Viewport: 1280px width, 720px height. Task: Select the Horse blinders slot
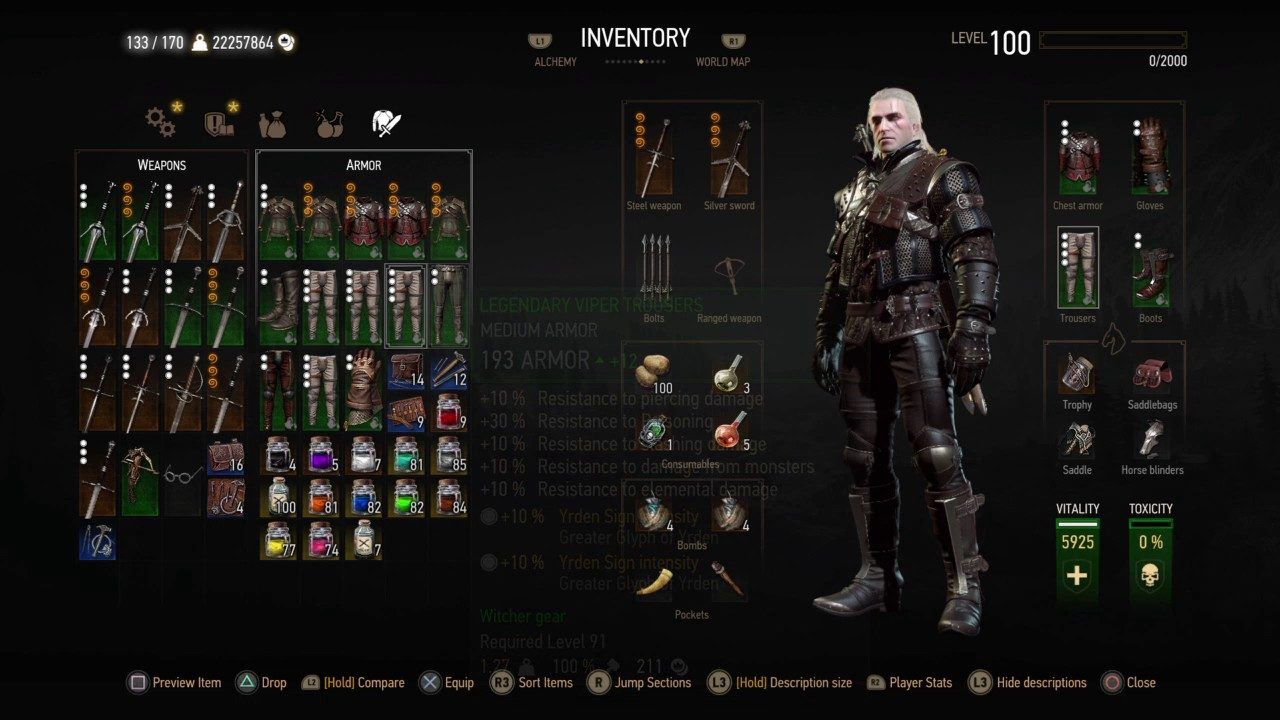(x=1151, y=440)
